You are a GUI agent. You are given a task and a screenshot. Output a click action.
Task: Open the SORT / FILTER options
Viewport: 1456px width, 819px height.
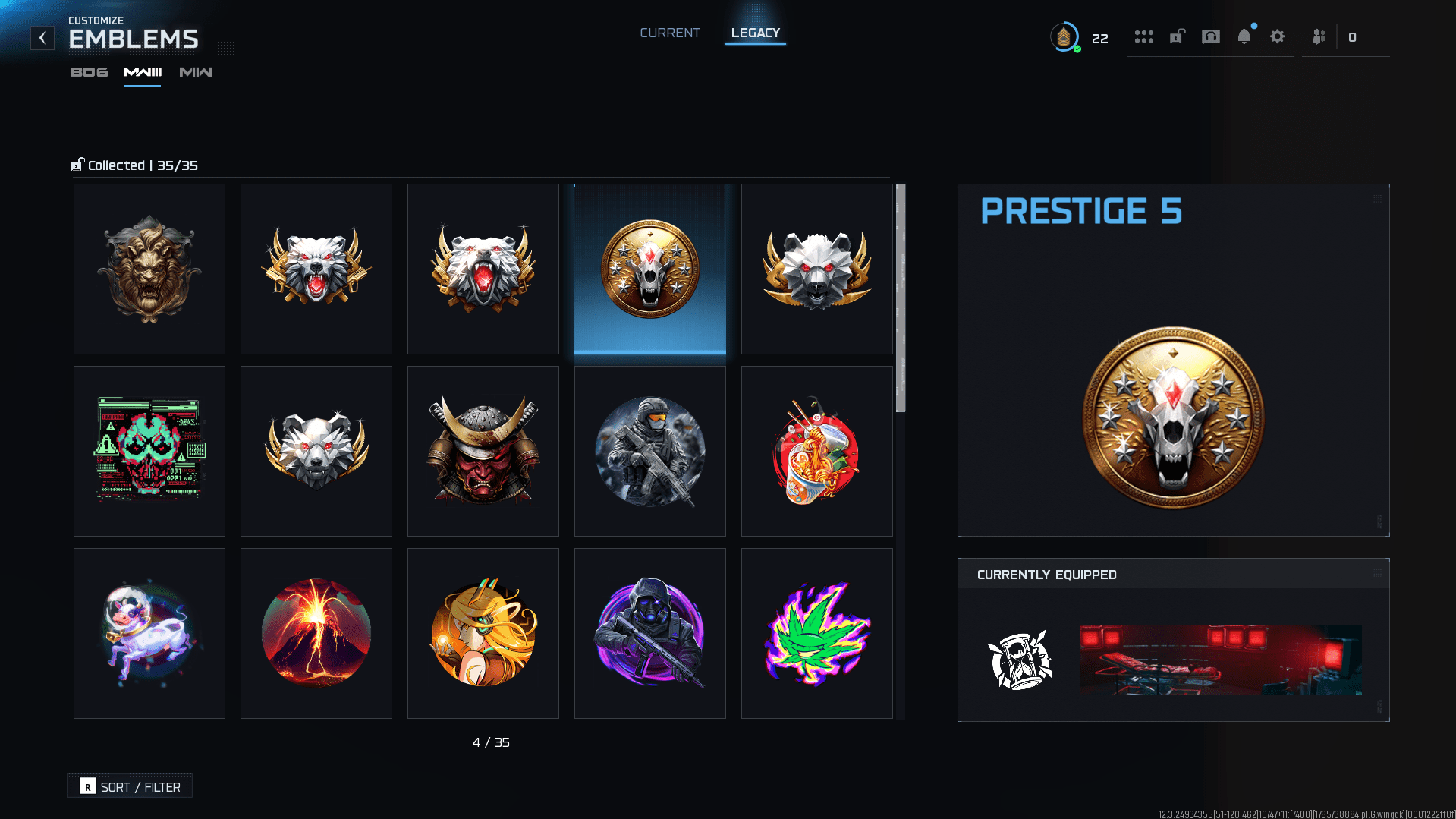(129, 786)
